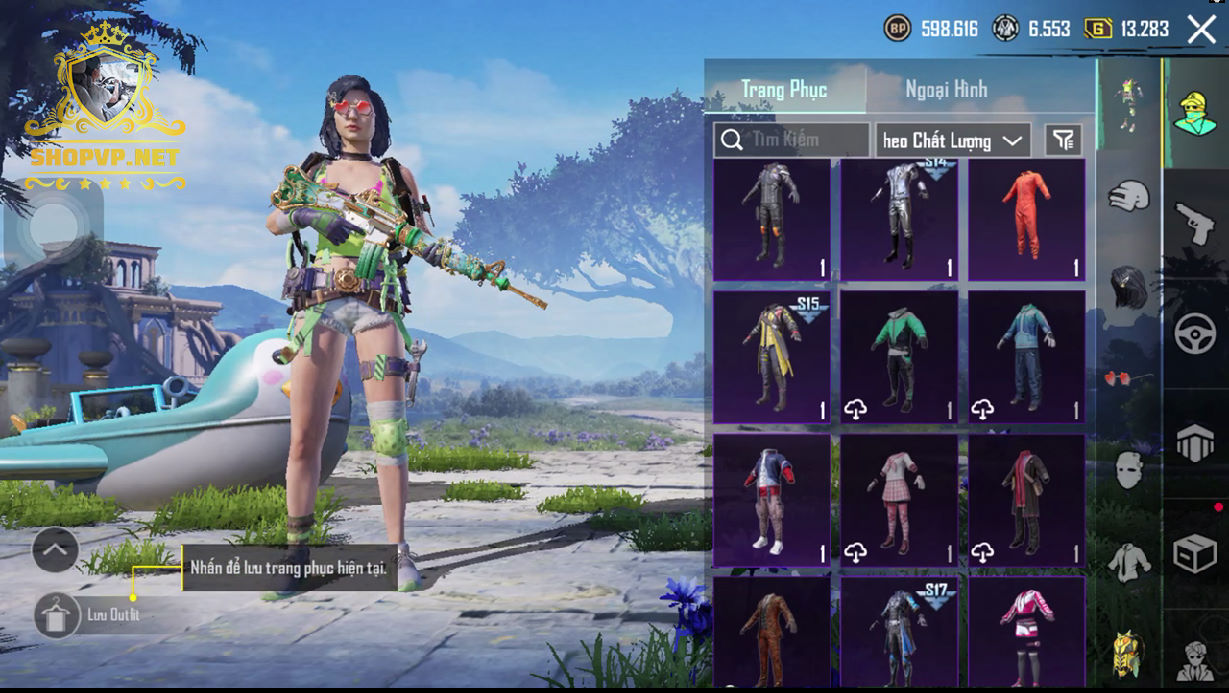Select the S17 blue armored outfit
Viewport: 1229px width, 693px height.
click(x=898, y=632)
